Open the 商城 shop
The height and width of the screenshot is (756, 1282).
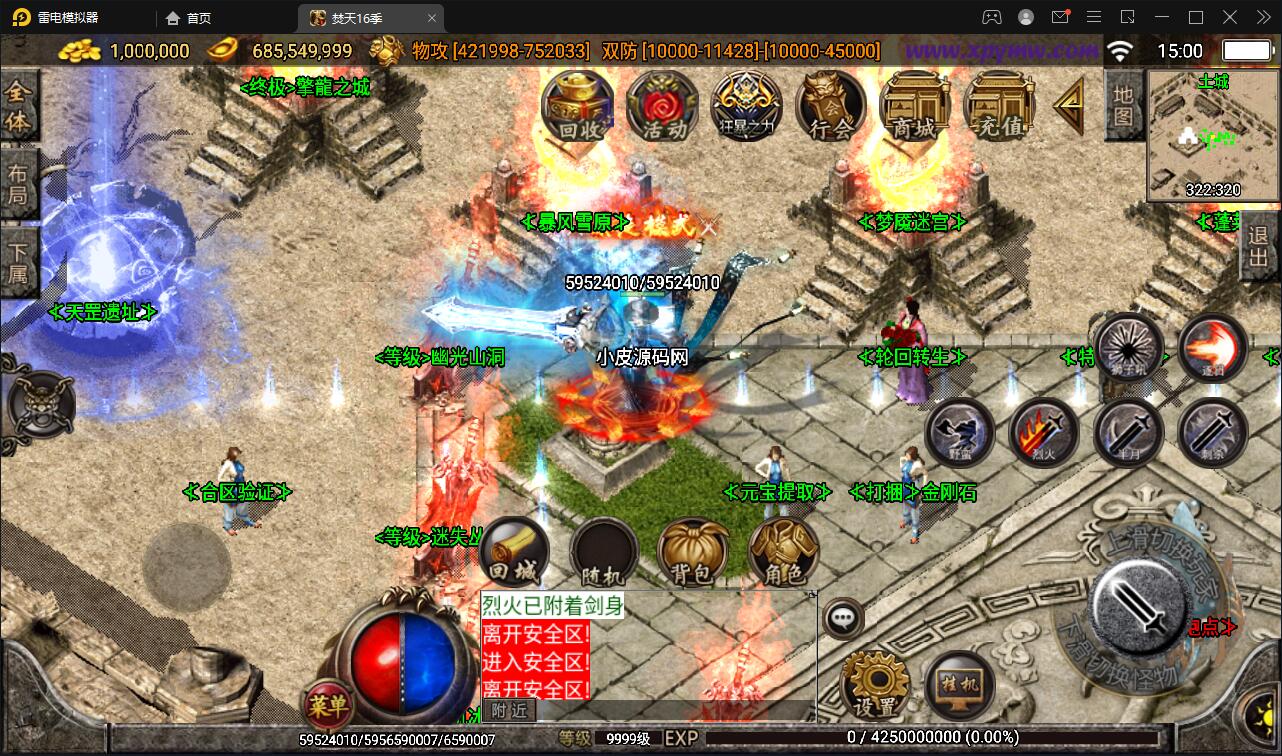[x=914, y=106]
